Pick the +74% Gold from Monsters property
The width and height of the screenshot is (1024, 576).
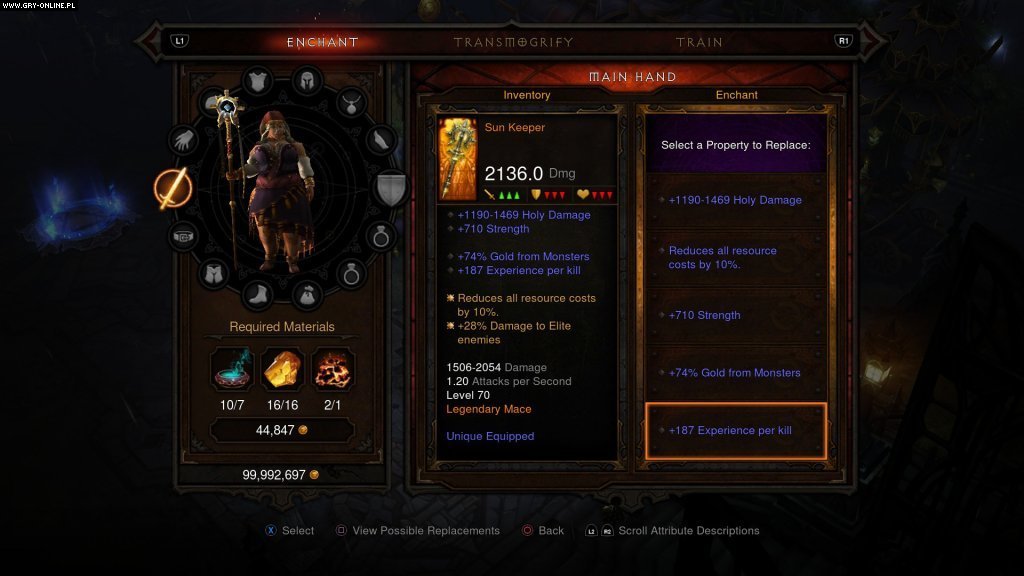coord(736,373)
